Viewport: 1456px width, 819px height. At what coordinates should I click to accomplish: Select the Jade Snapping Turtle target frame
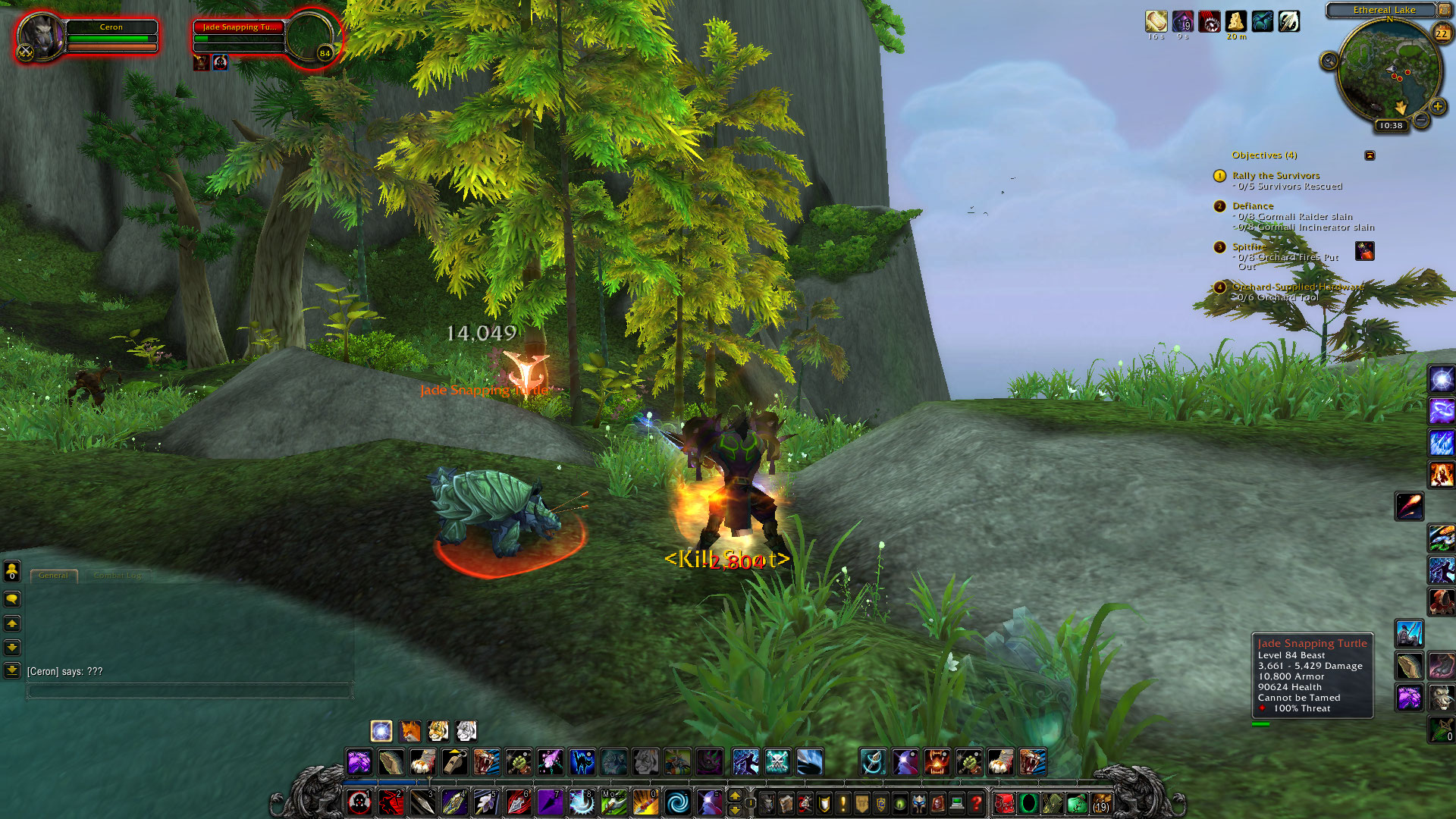tap(239, 36)
